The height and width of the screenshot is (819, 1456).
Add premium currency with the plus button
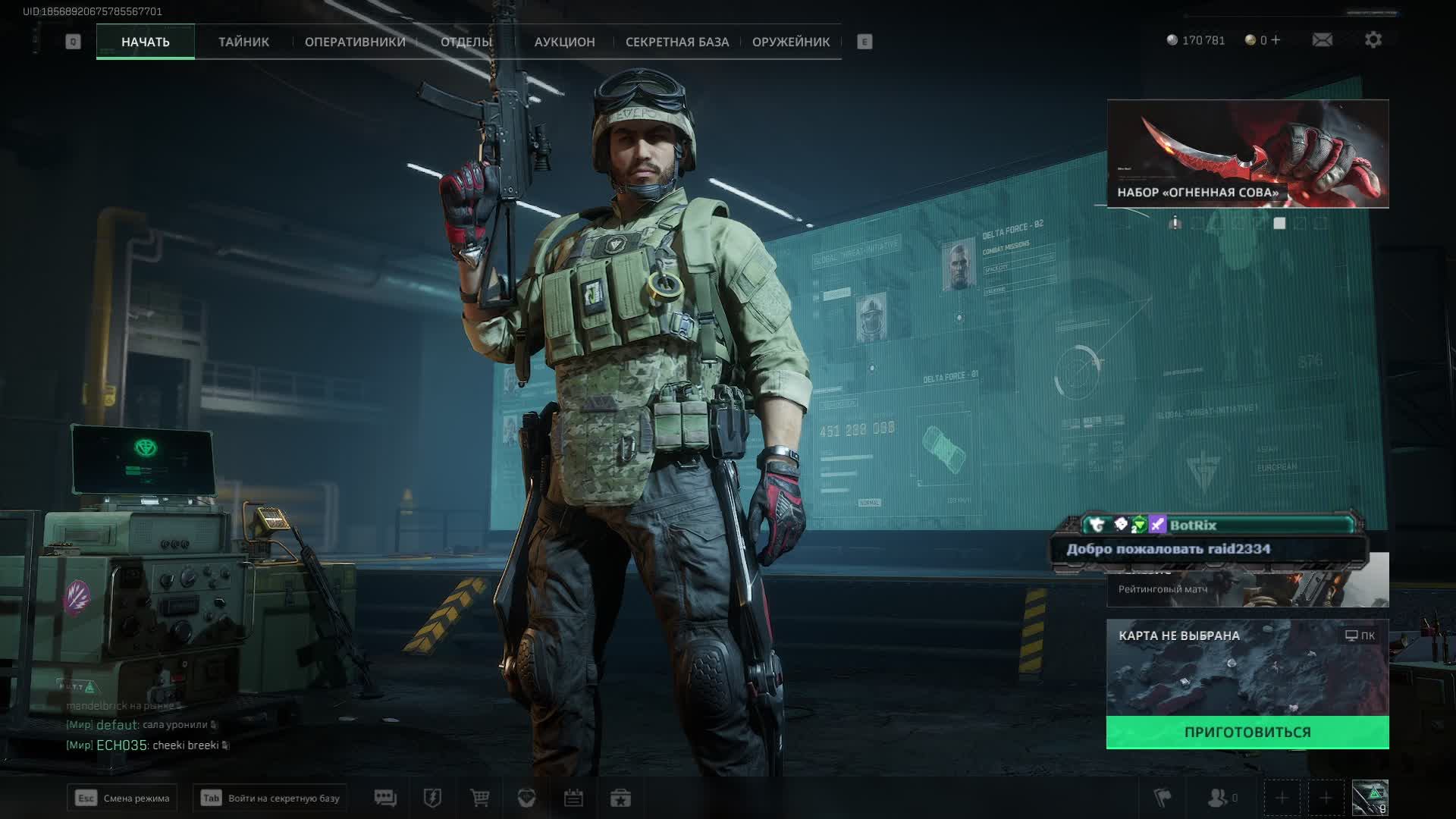pyautogui.click(x=1276, y=40)
